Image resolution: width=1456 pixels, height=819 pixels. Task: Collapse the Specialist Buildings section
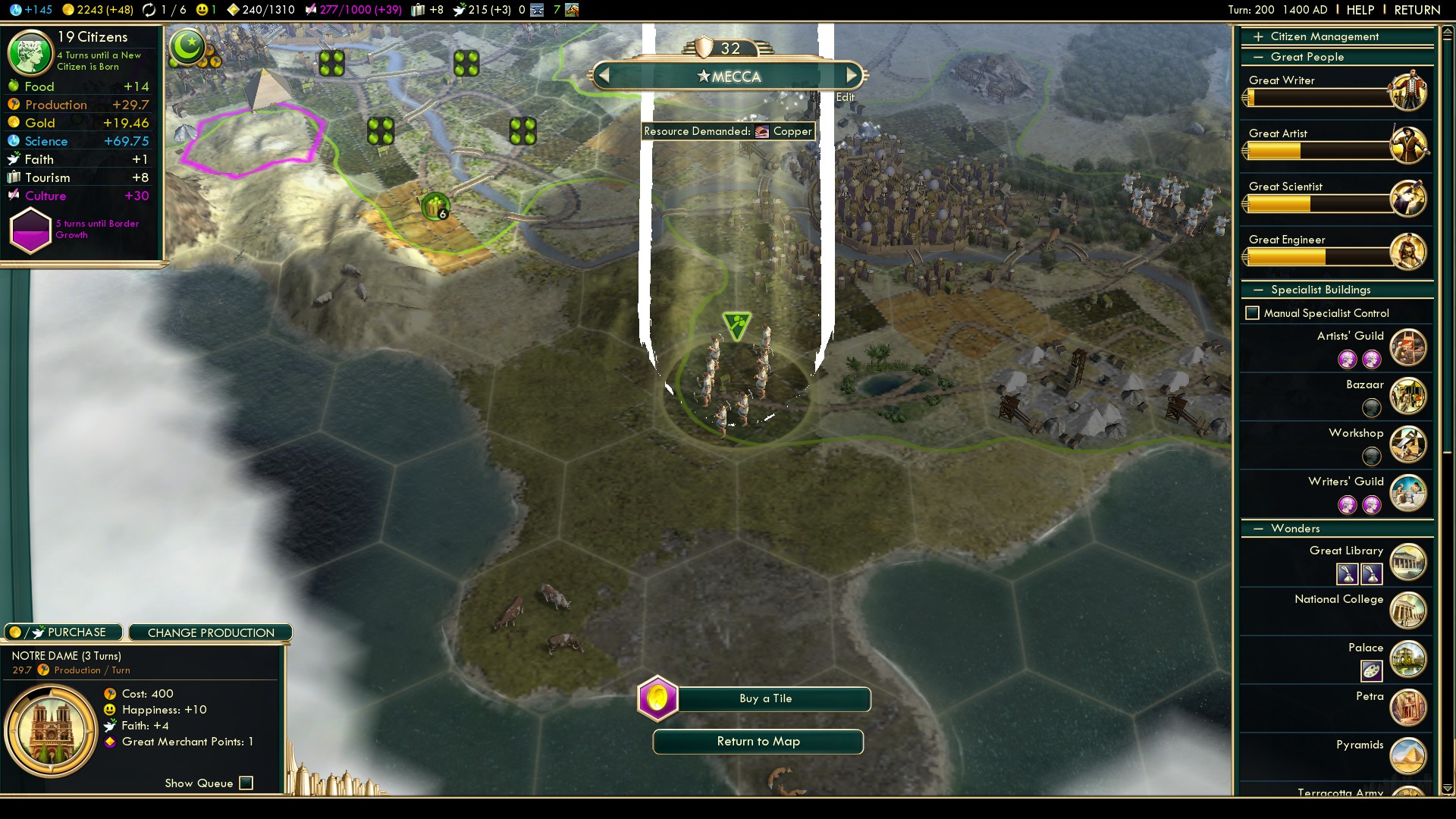[1319, 290]
